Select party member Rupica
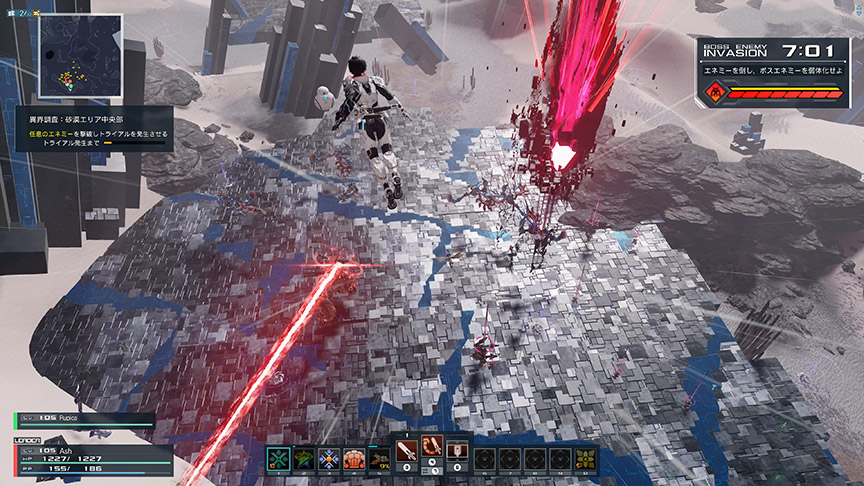This screenshot has height=486, width=864. pos(85,420)
